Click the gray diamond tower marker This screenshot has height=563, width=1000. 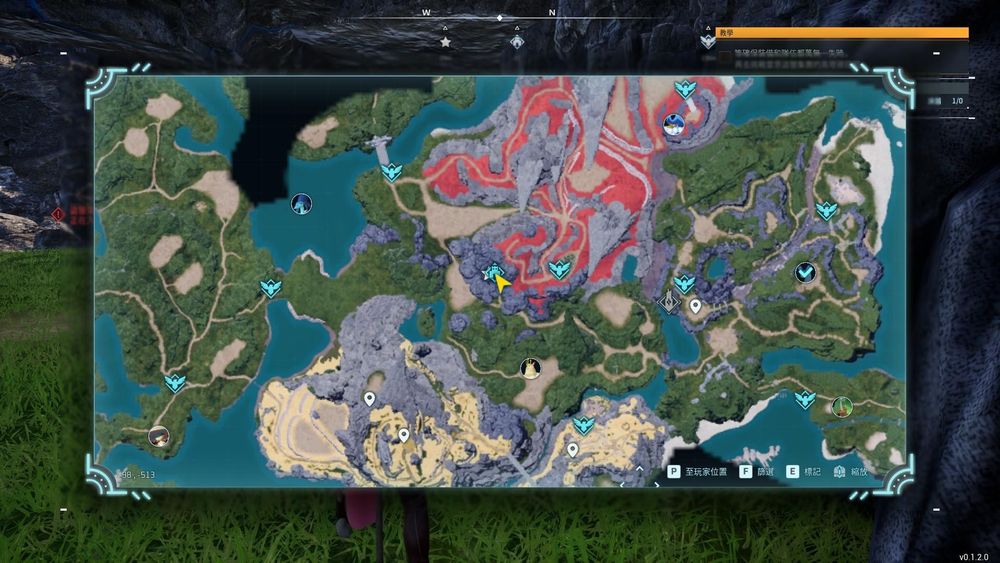click(x=670, y=300)
